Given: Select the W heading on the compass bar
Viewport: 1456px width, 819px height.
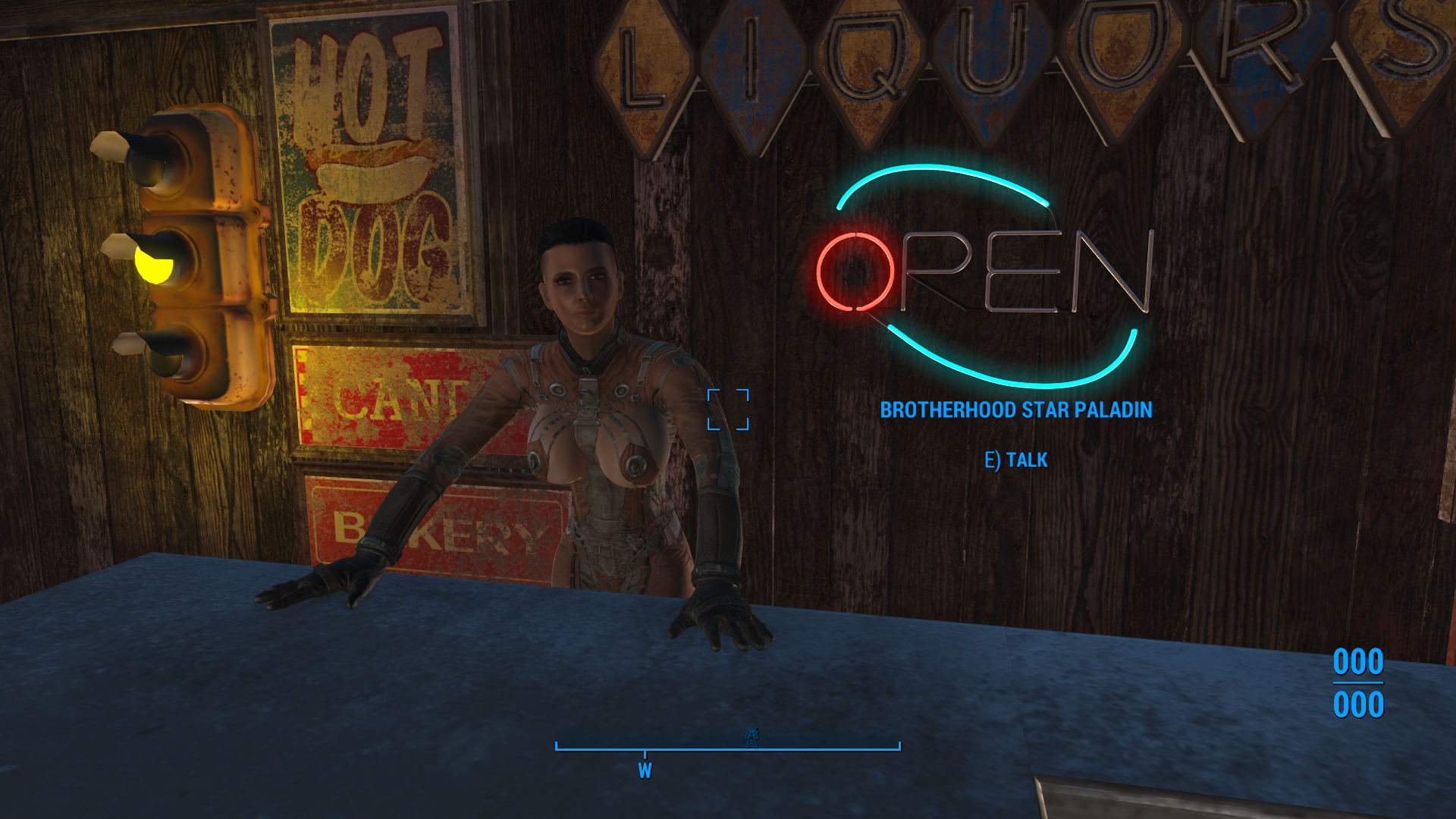Looking at the screenshot, I should point(645,770).
